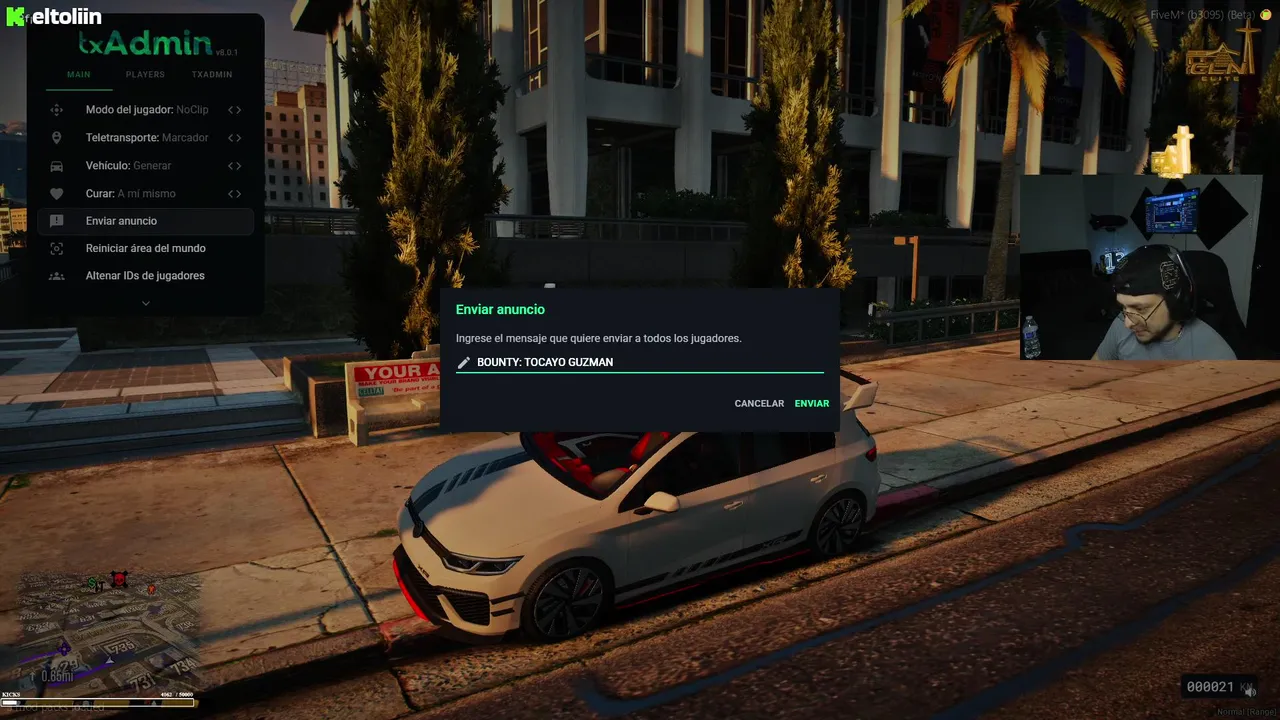Image resolution: width=1280 pixels, height=720 pixels.
Task: Open the txAdmin tab
Action: click(x=212, y=75)
